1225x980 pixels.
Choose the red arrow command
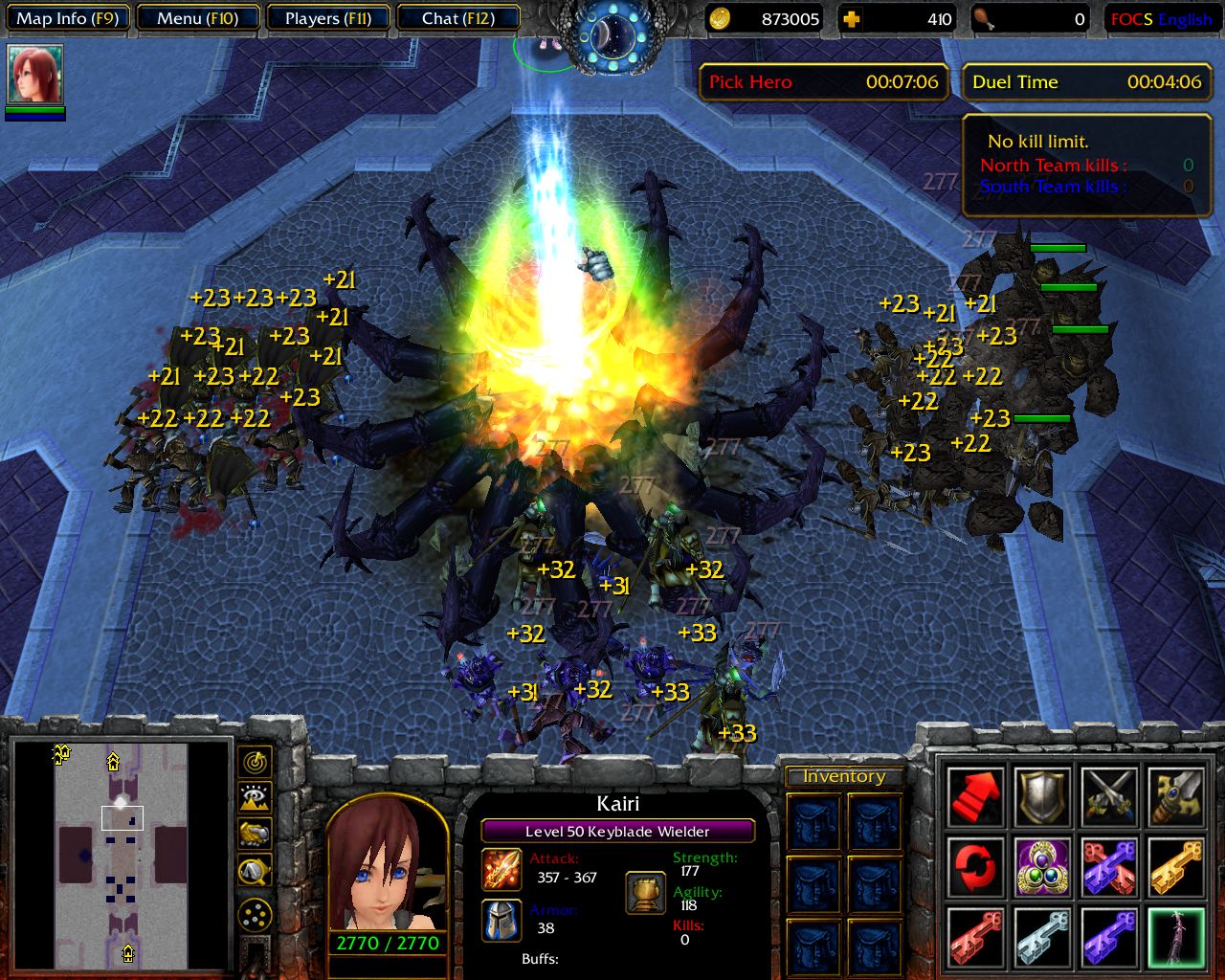pos(975,796)
